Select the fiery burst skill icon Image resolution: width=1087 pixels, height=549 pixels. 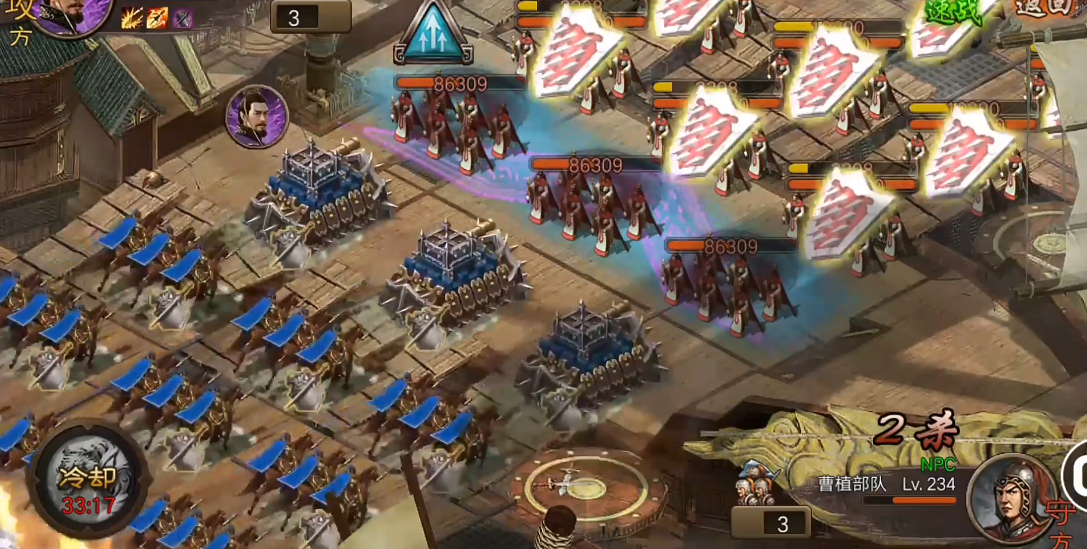coord(132,18)
